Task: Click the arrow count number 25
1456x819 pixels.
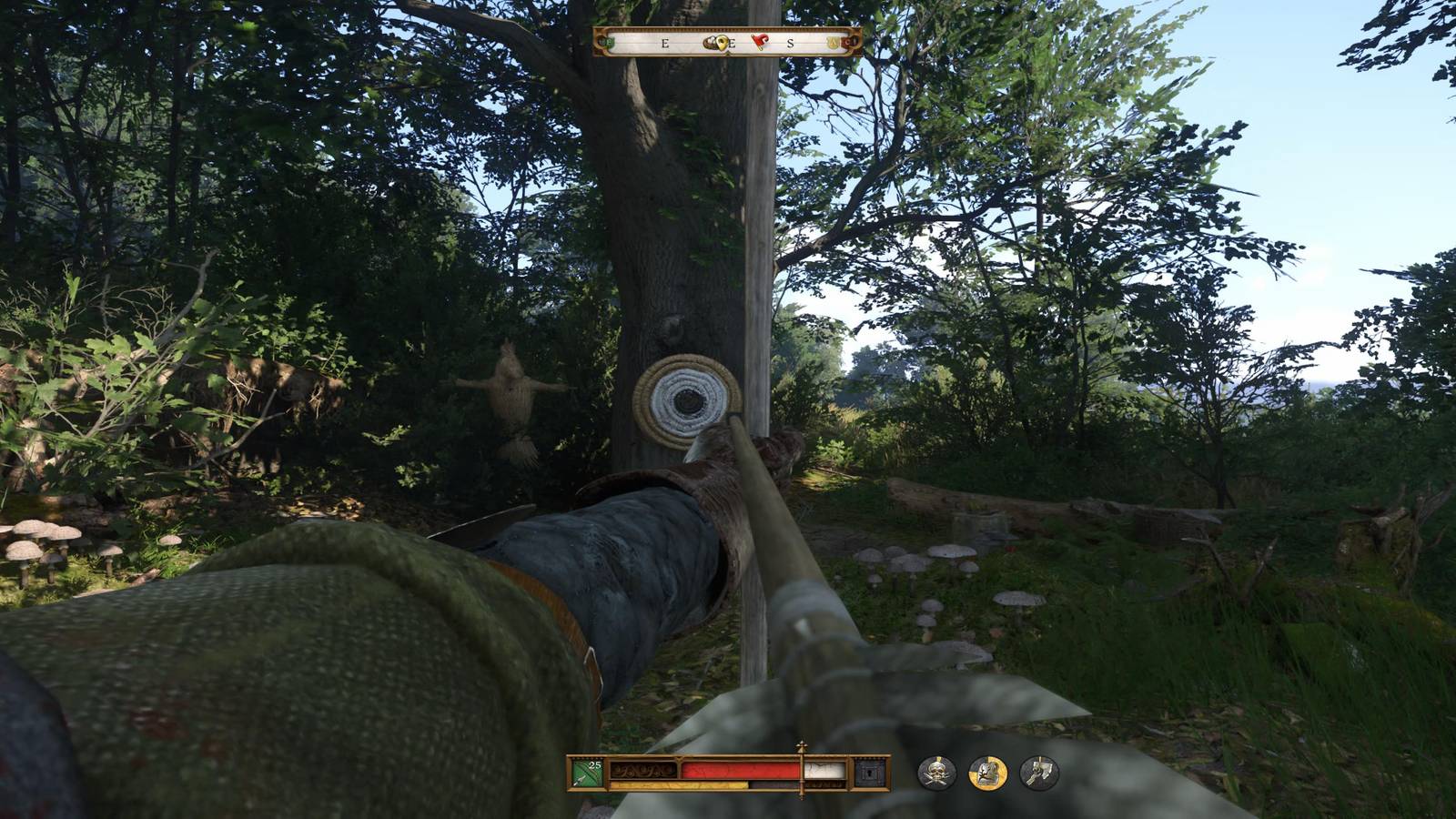Action: (x=594, y=764)
